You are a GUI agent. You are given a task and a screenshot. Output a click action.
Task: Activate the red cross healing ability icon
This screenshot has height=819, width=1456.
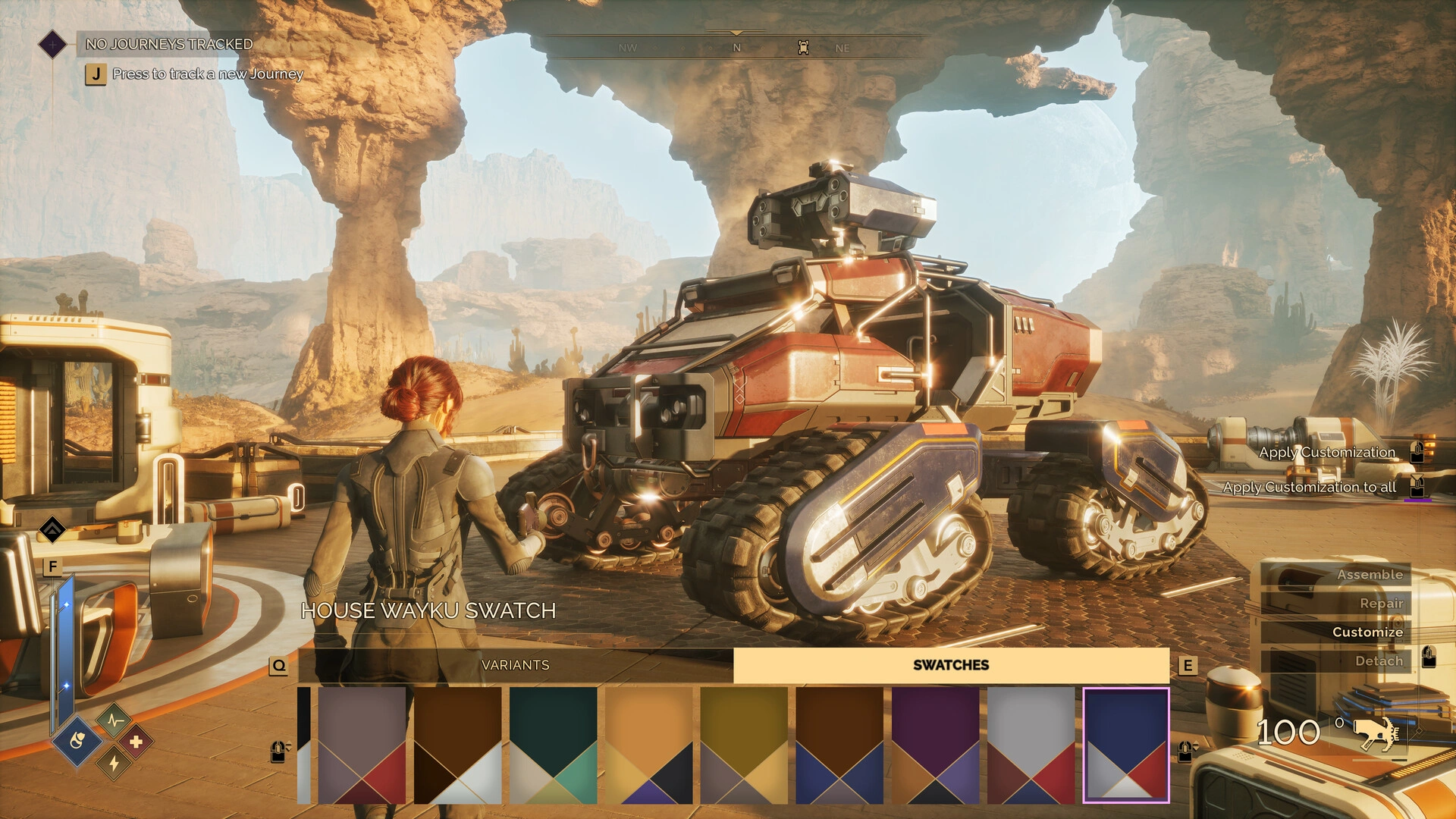coord(136,741)
